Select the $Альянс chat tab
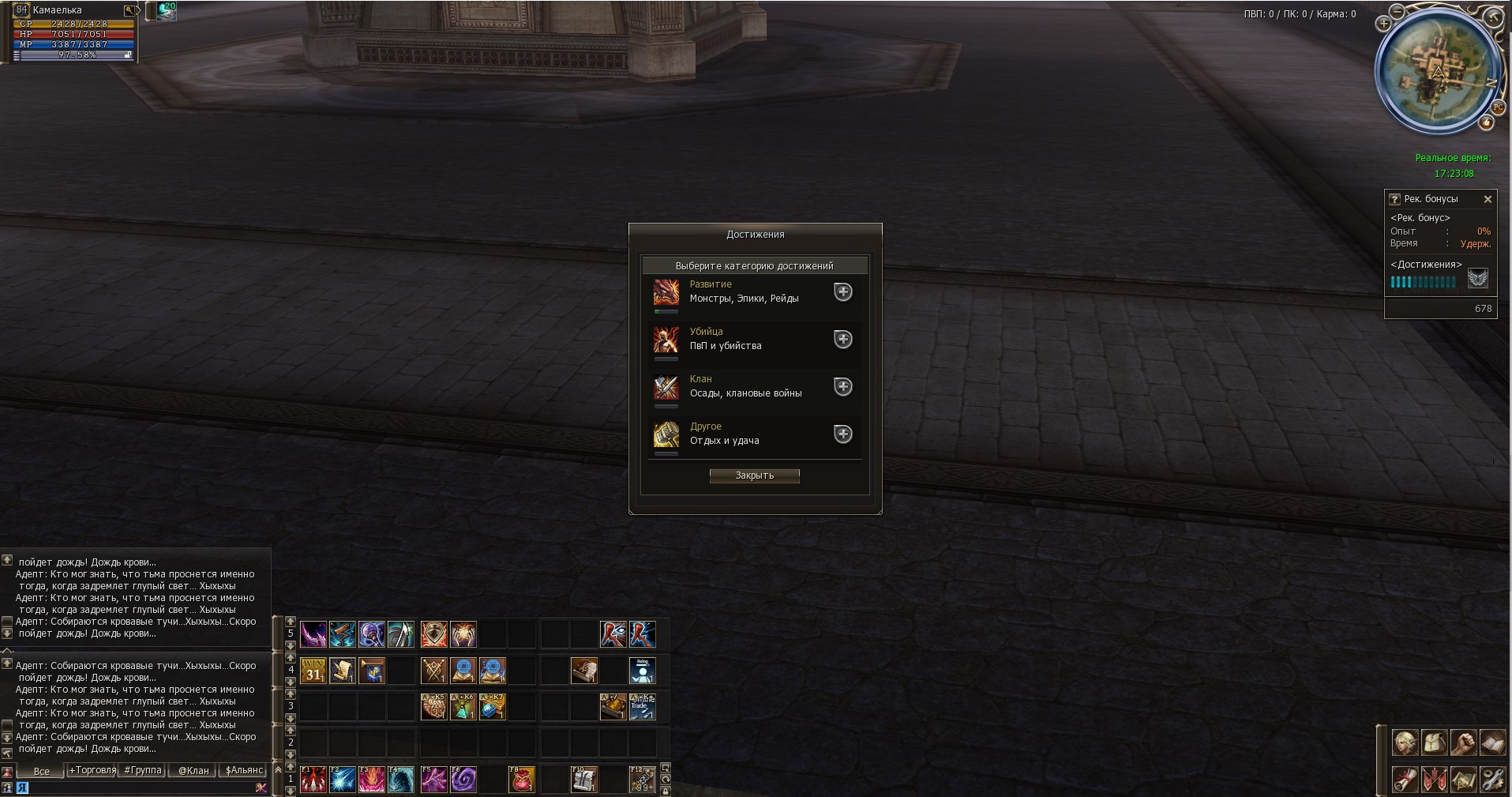1512x797 pixels. [244, 770]
